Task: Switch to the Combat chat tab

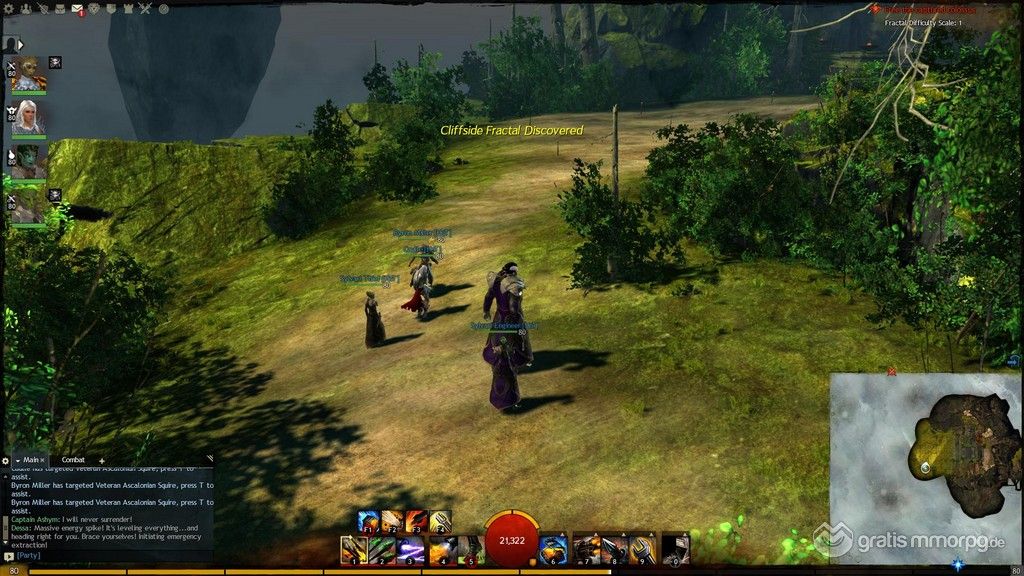Action: 73,459
